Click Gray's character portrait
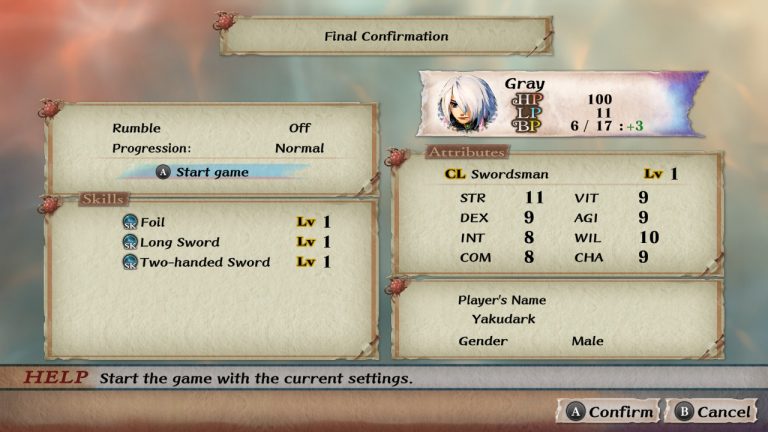Viewport: 768px width, 432px height. 465,105
